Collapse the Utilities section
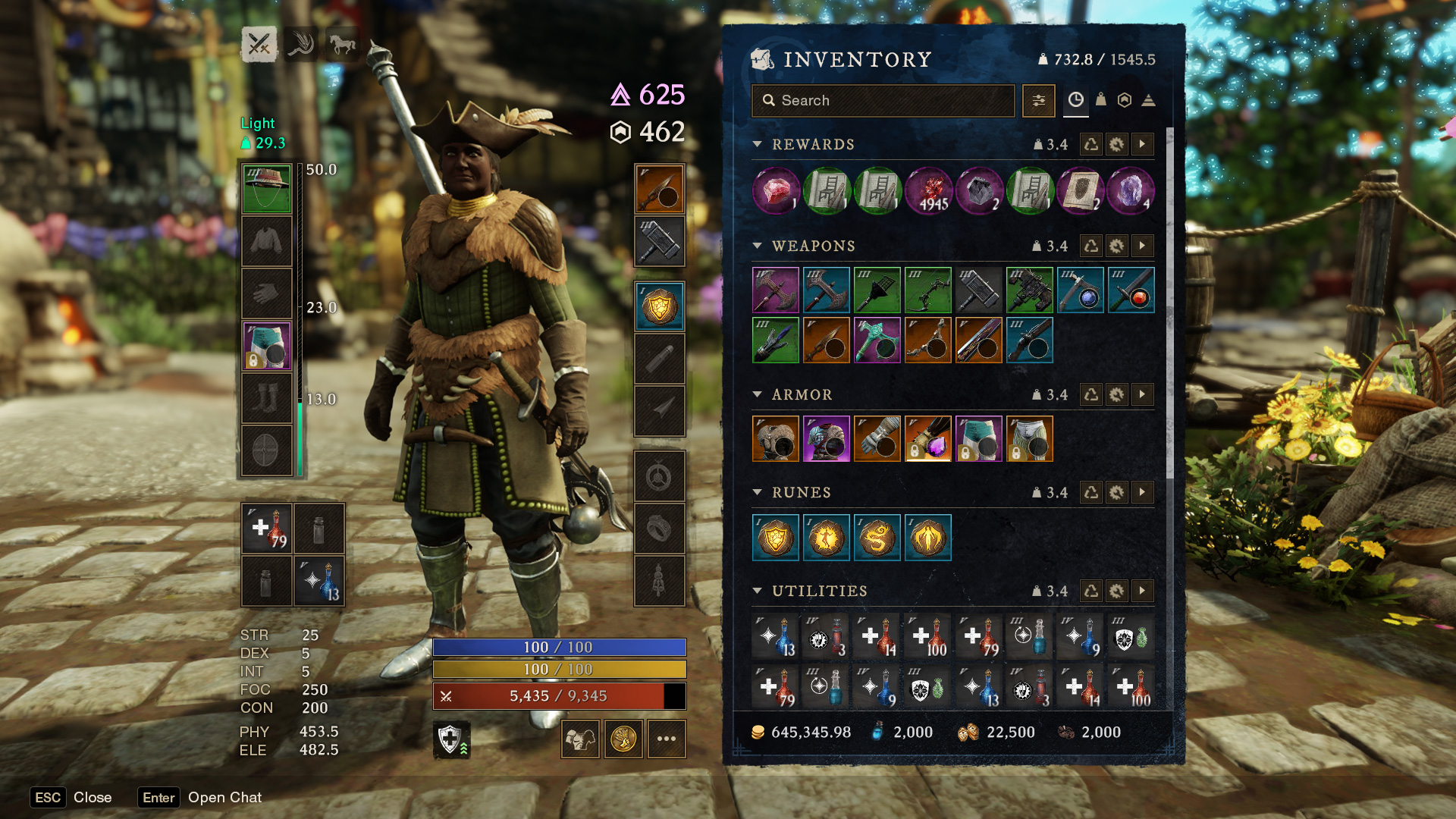Image resolution: width=1456 pixels, height=819 pixels. pos(757,591)
